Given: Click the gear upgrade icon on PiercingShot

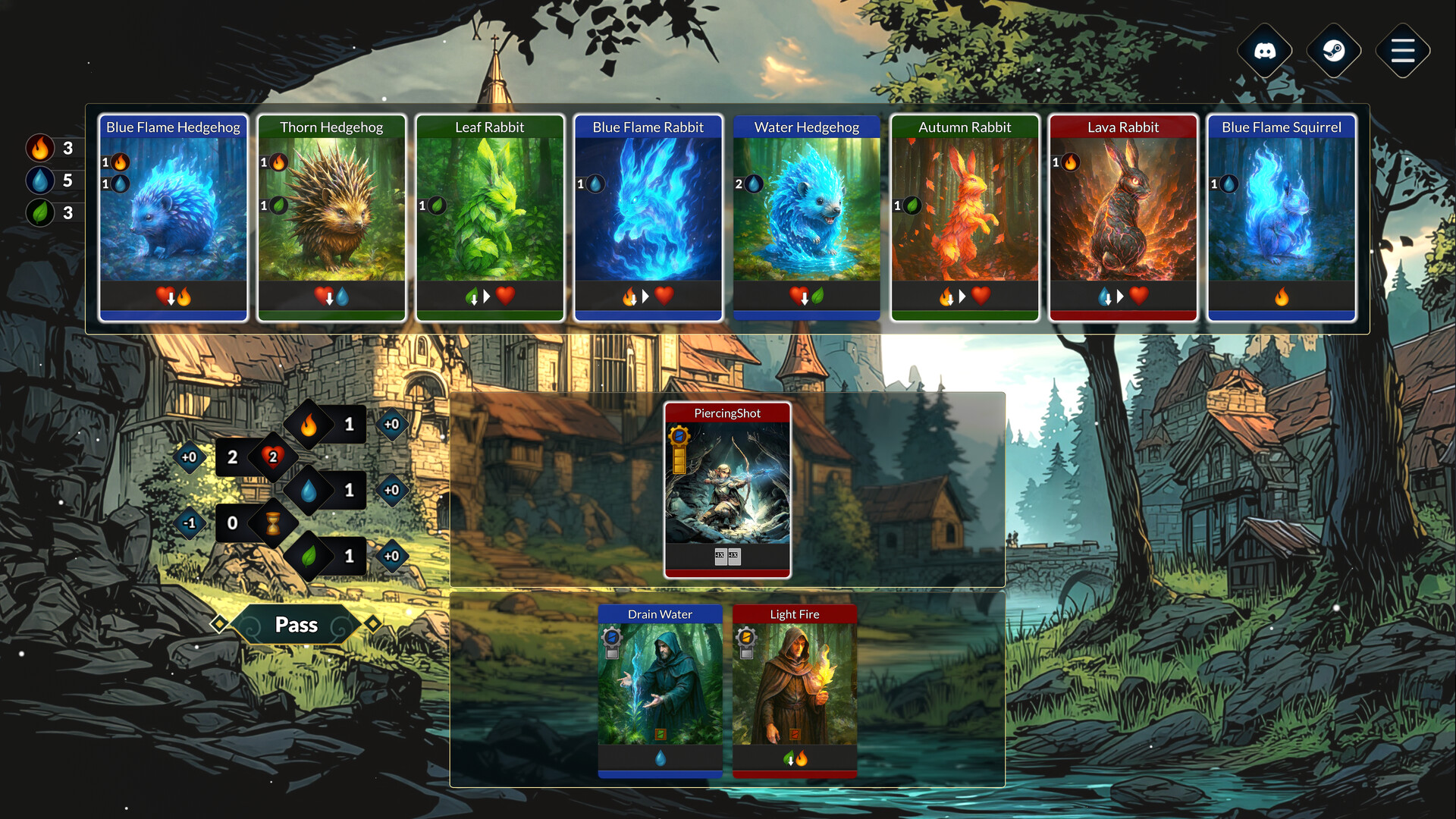Looking at the screenshot, I should click(x=680, y=435).
